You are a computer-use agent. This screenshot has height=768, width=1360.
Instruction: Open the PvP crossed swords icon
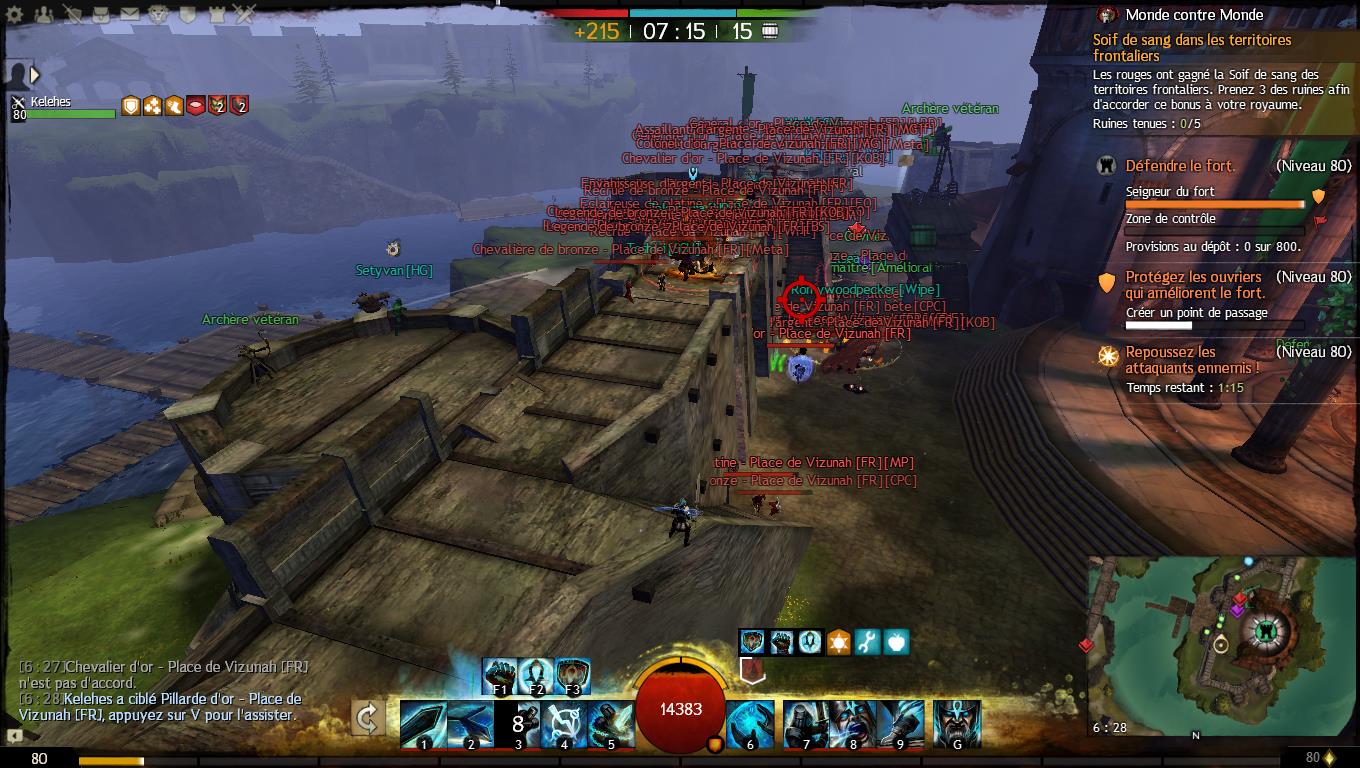coord(245,14)
